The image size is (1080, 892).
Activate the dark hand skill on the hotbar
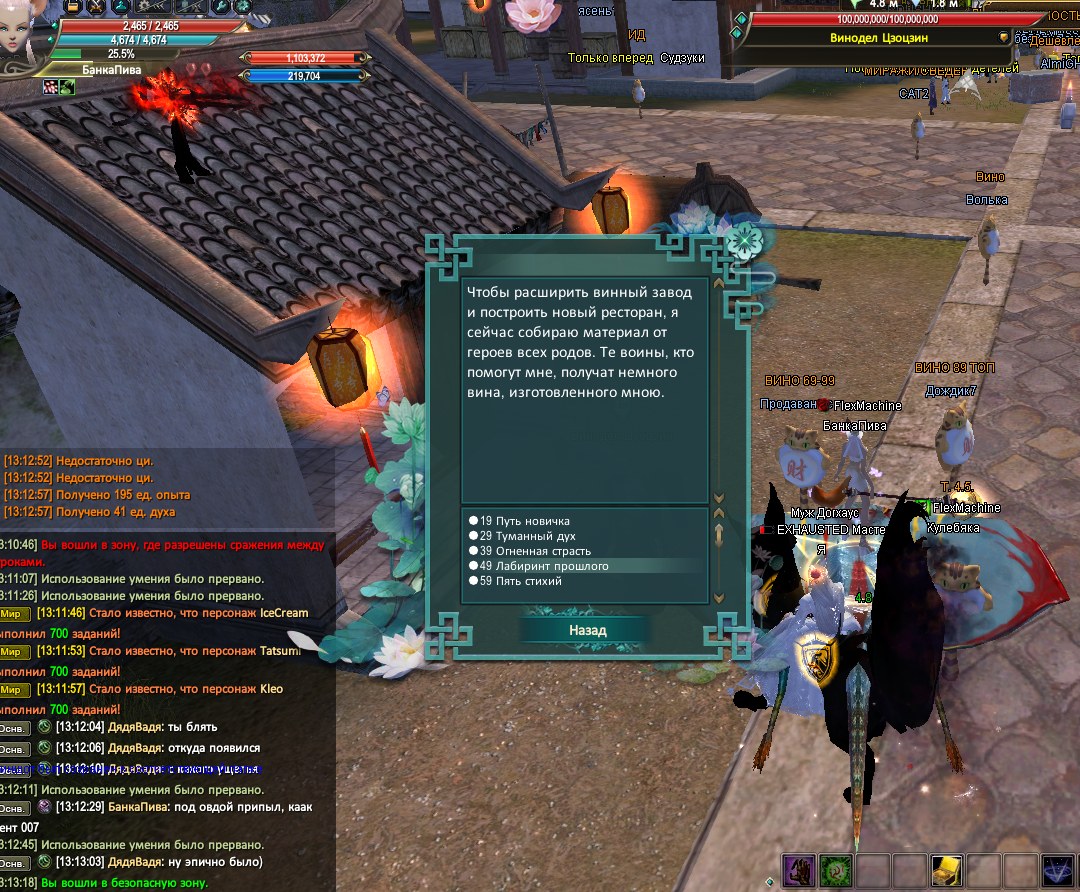click(797, 871)
